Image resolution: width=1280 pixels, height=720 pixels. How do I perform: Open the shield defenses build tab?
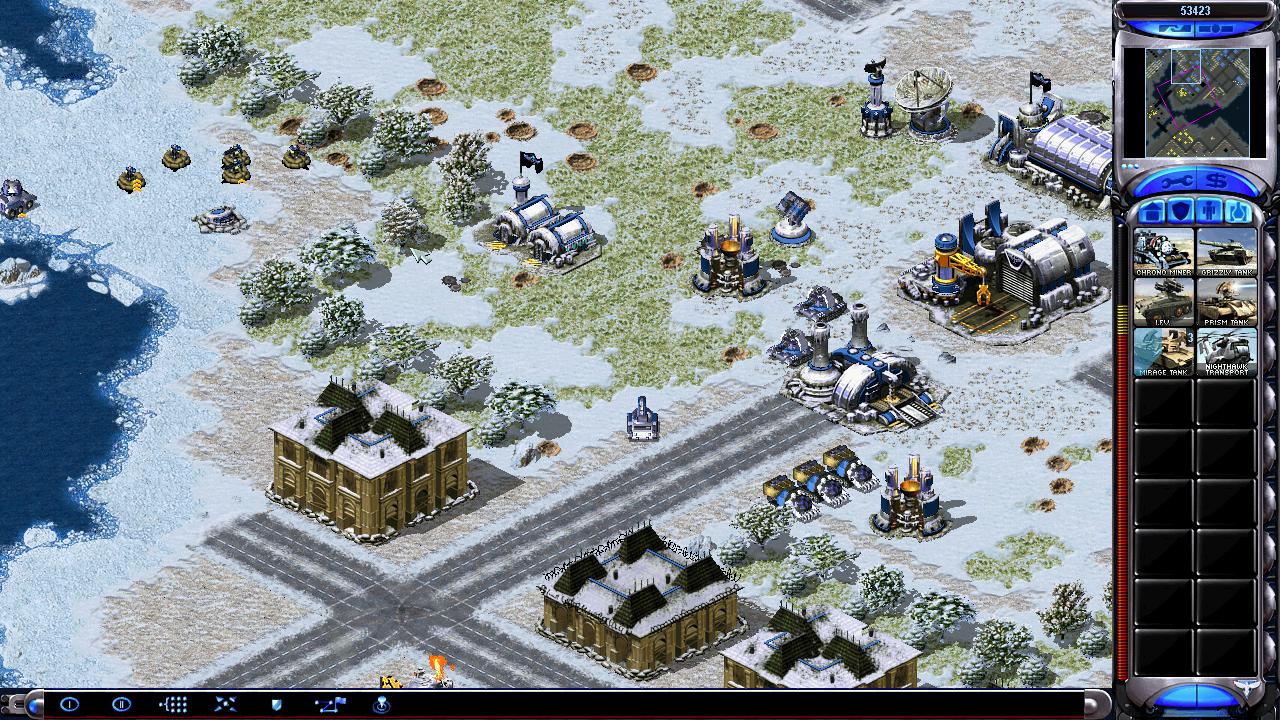1180,212
